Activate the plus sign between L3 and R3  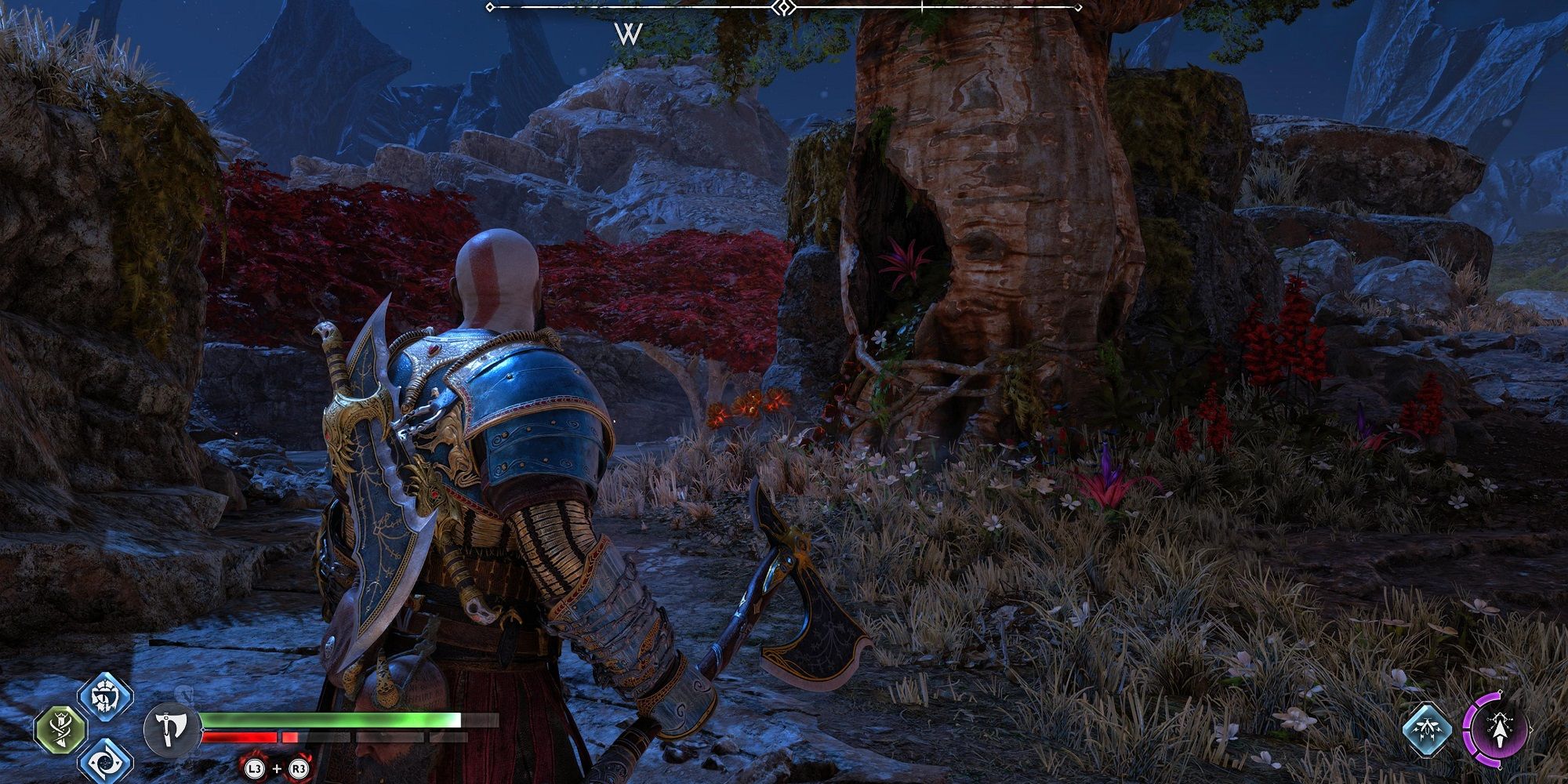pyautogui.click(x=276, y=769)
